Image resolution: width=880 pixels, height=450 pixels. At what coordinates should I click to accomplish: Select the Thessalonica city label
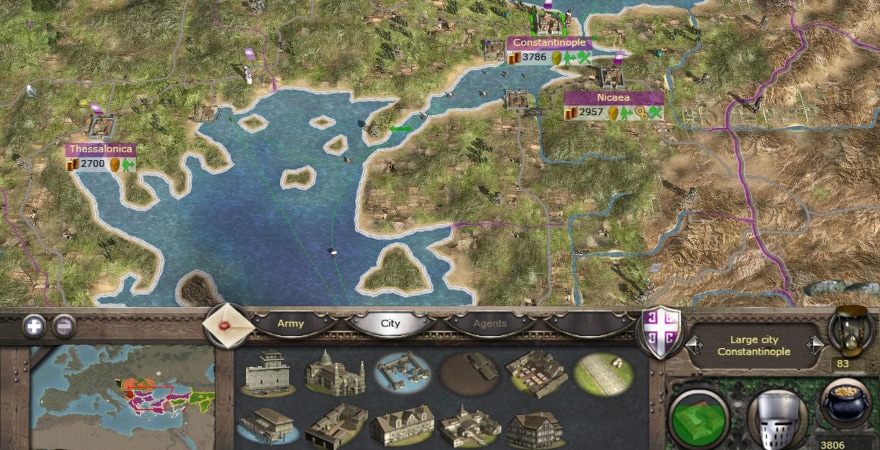pyautogui.click(x=100, y=149)
